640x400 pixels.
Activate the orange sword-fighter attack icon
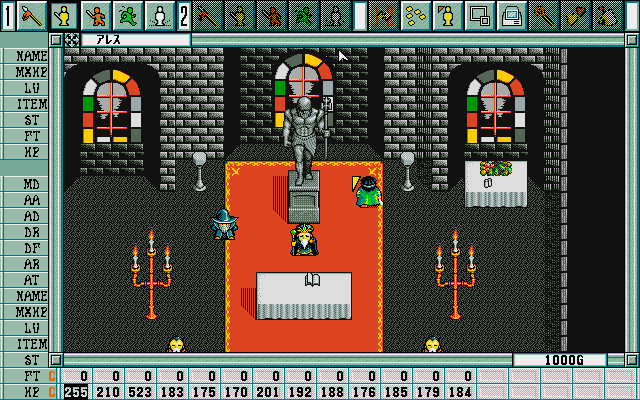(x=96, y=15)
